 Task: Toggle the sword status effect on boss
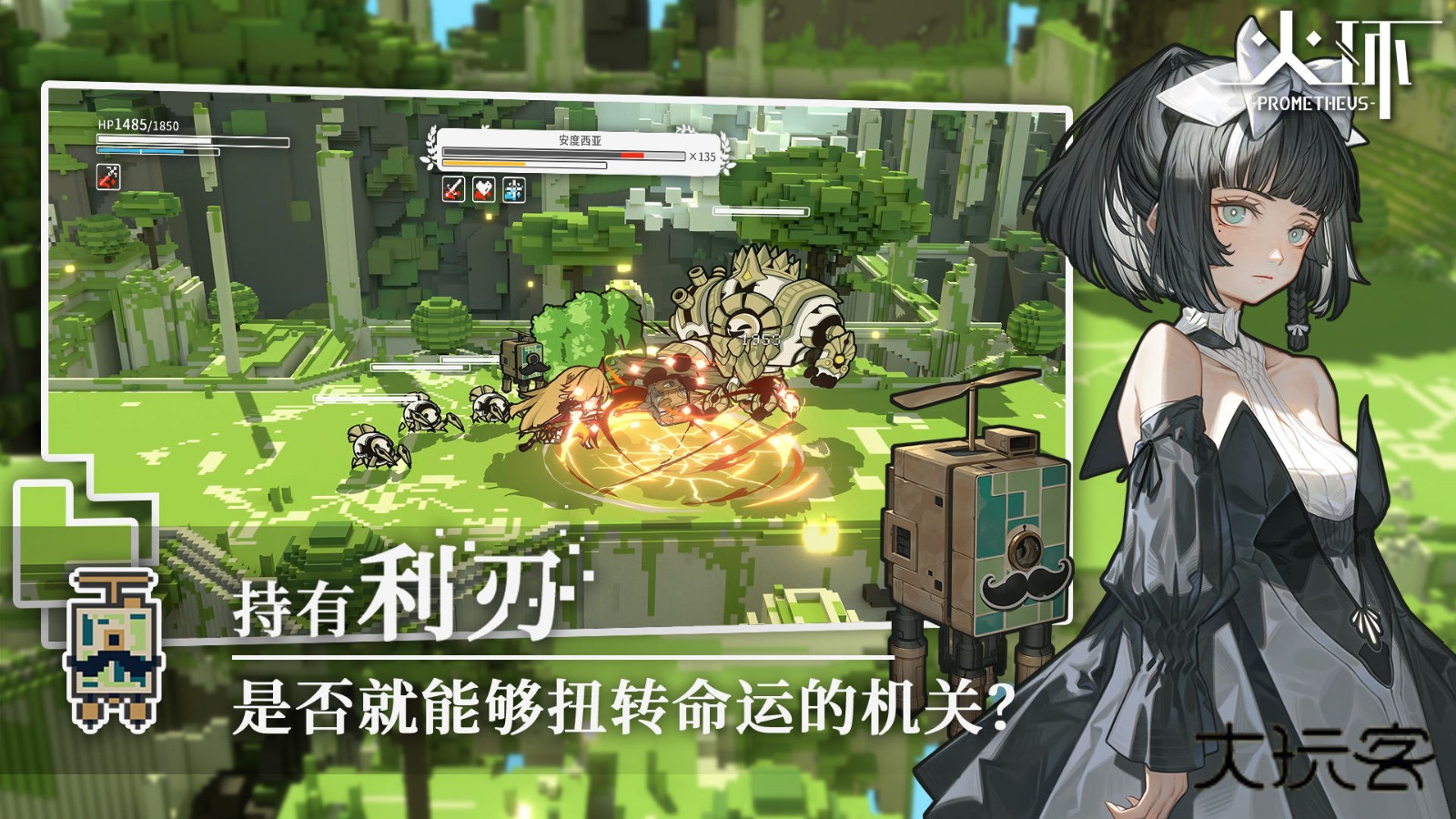coord(452,189)
